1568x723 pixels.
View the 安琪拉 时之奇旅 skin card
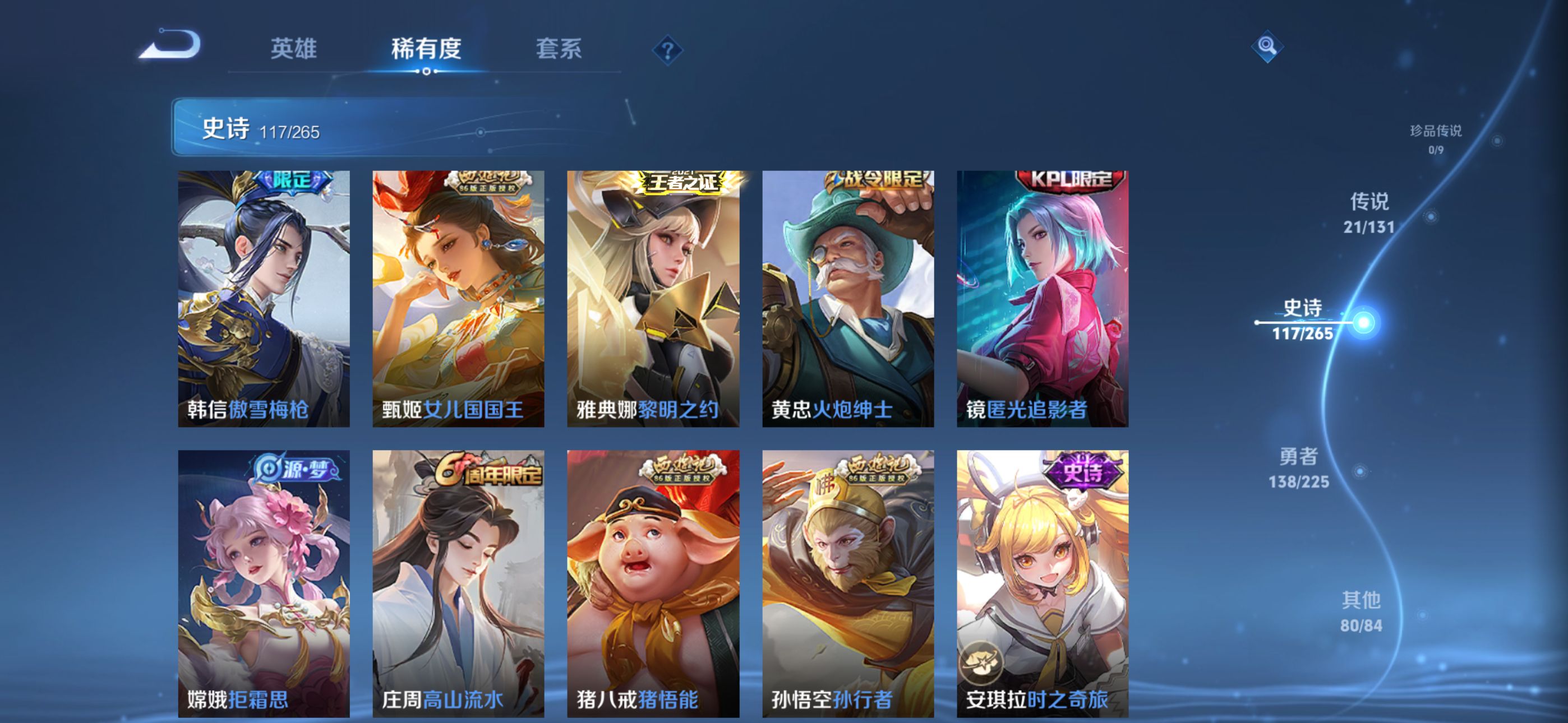tap(1042, 583)
